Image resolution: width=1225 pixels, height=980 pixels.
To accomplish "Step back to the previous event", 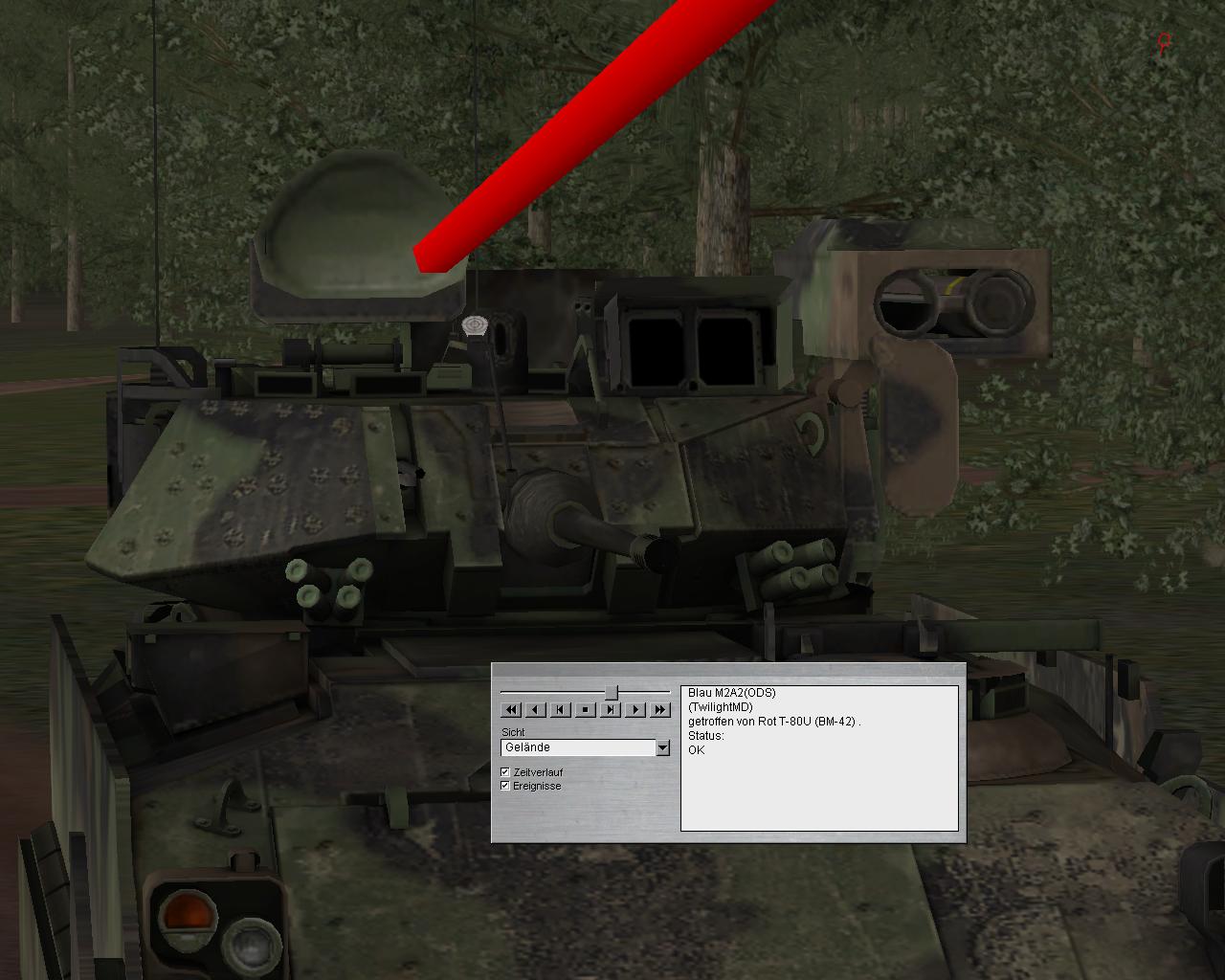I will pos(561,709).
